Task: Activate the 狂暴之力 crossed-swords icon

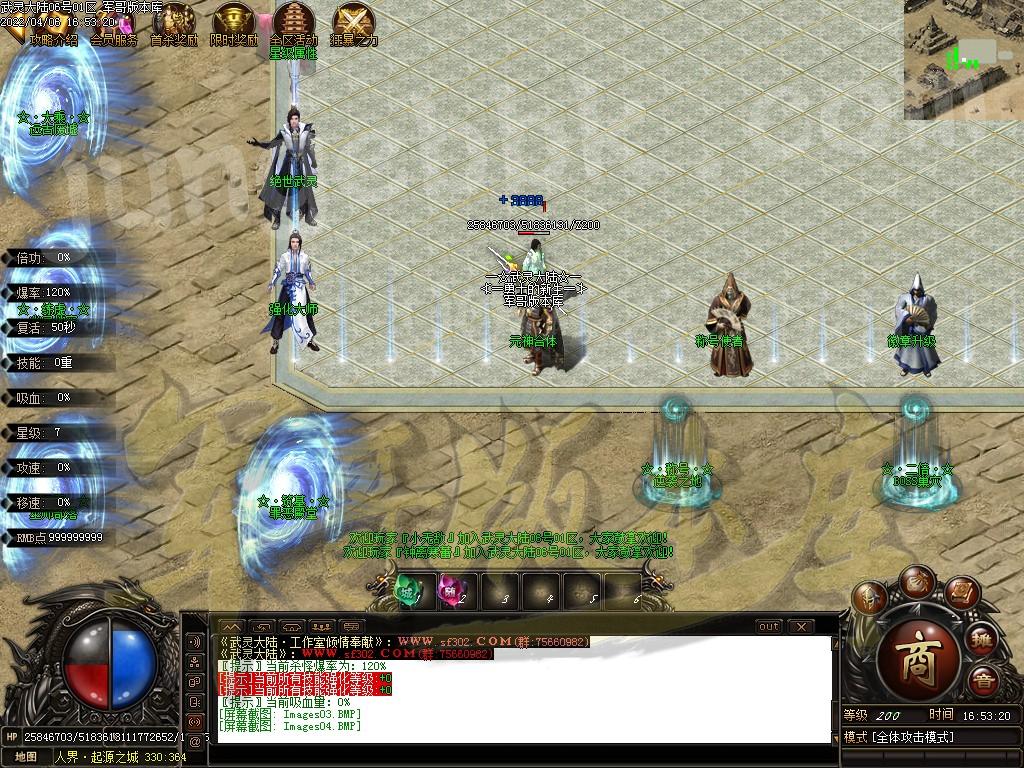Action: pyautogui.click(x=354, y=23)
